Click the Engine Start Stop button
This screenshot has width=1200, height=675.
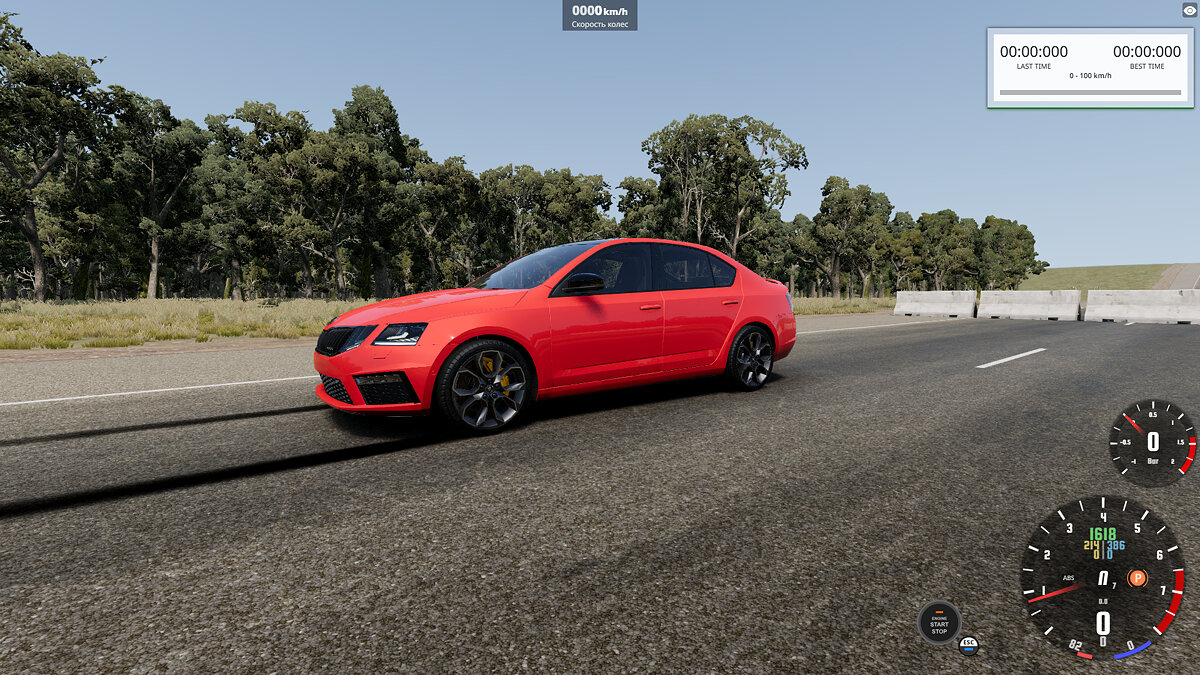[939, 623]
